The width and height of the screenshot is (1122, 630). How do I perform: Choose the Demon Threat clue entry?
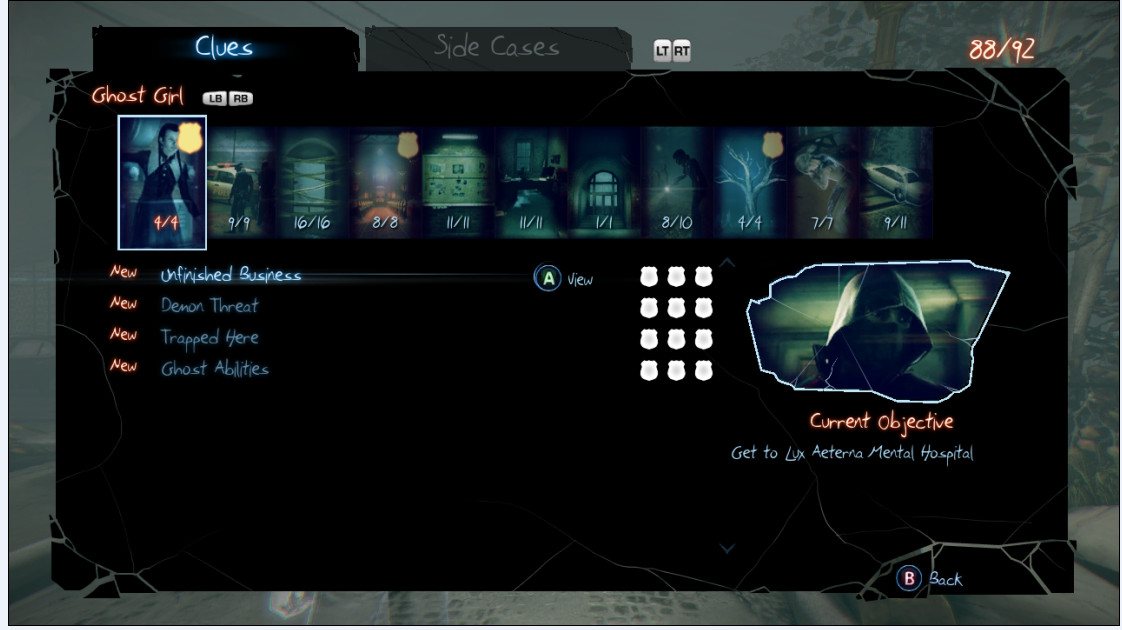click(x=209, y=306)
